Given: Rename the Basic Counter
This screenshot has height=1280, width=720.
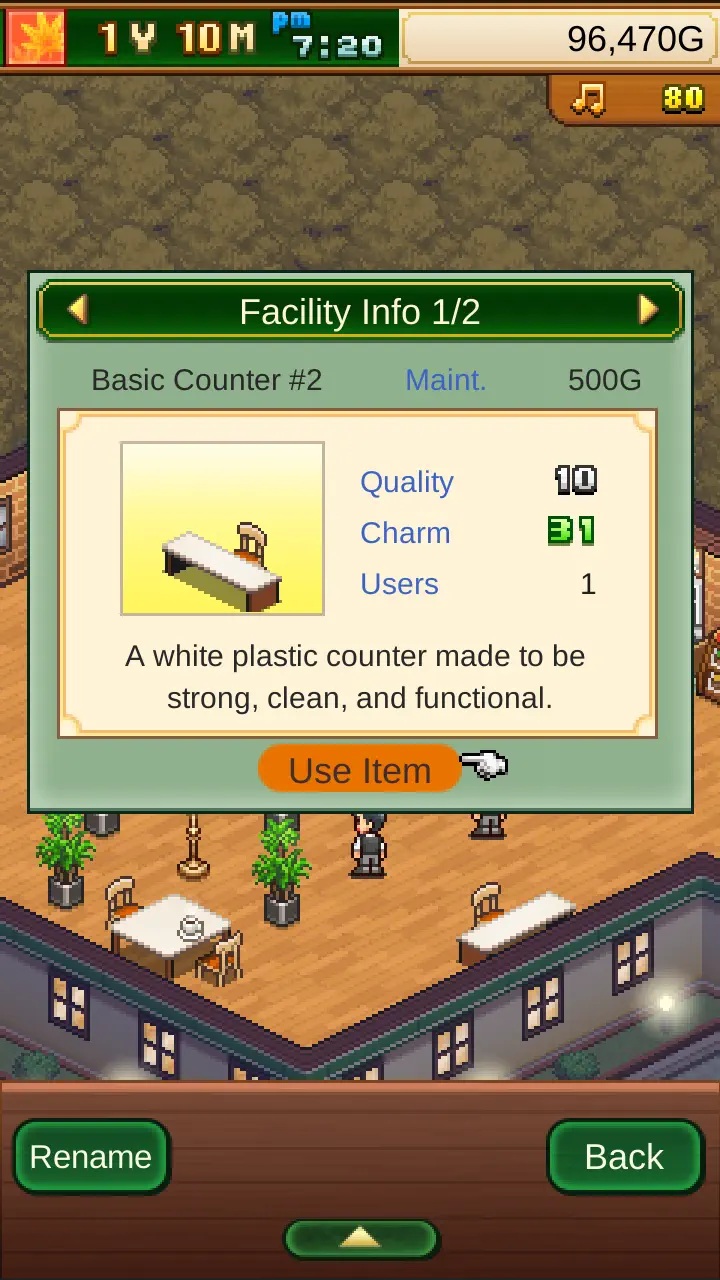Looking at the screenshot, I should (90, 1157).
